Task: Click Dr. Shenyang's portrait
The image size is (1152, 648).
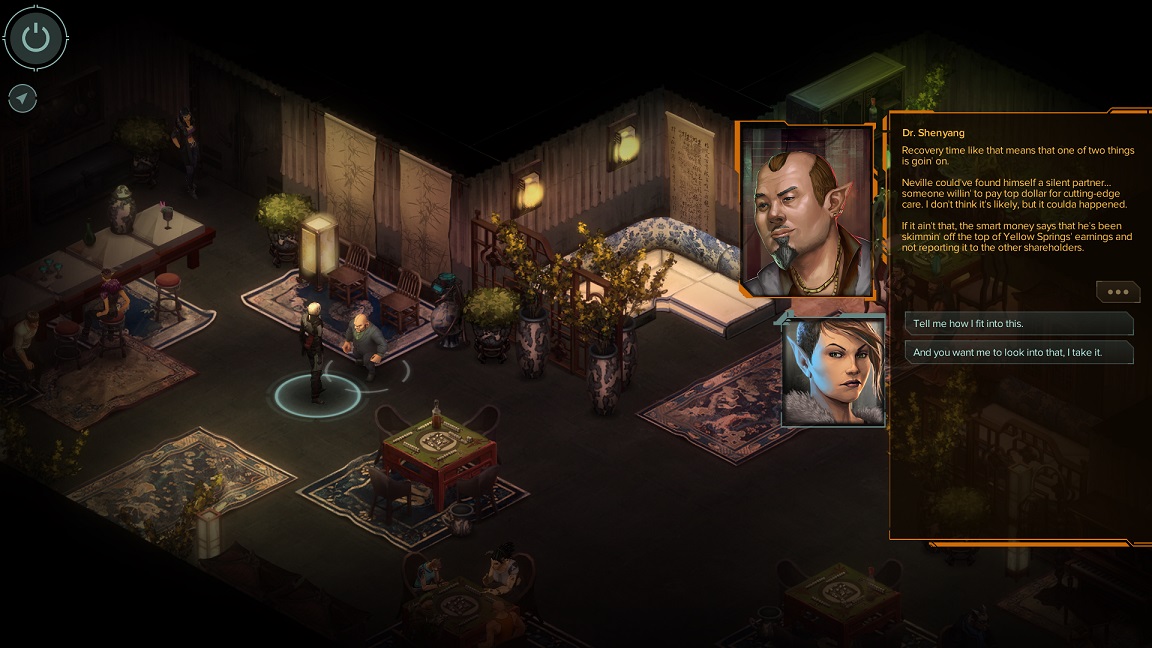Action: (x=806, y=211)
